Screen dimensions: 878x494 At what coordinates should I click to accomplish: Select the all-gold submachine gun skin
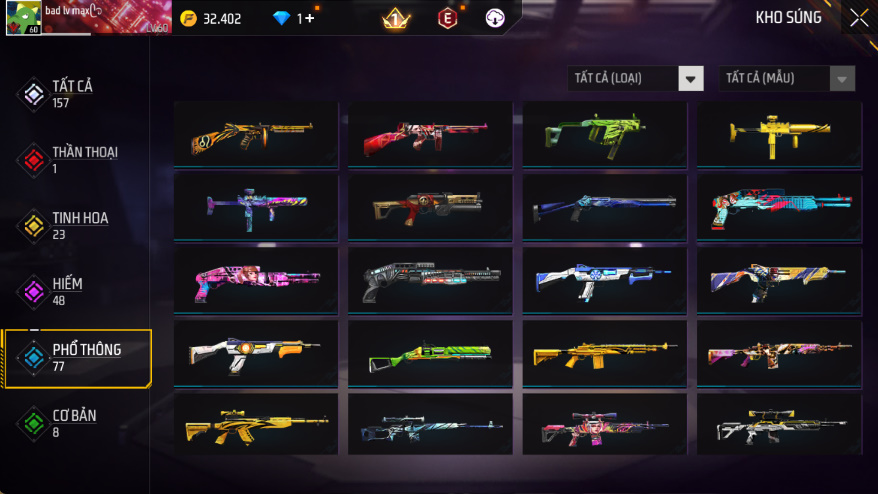(x=779, y=131)
